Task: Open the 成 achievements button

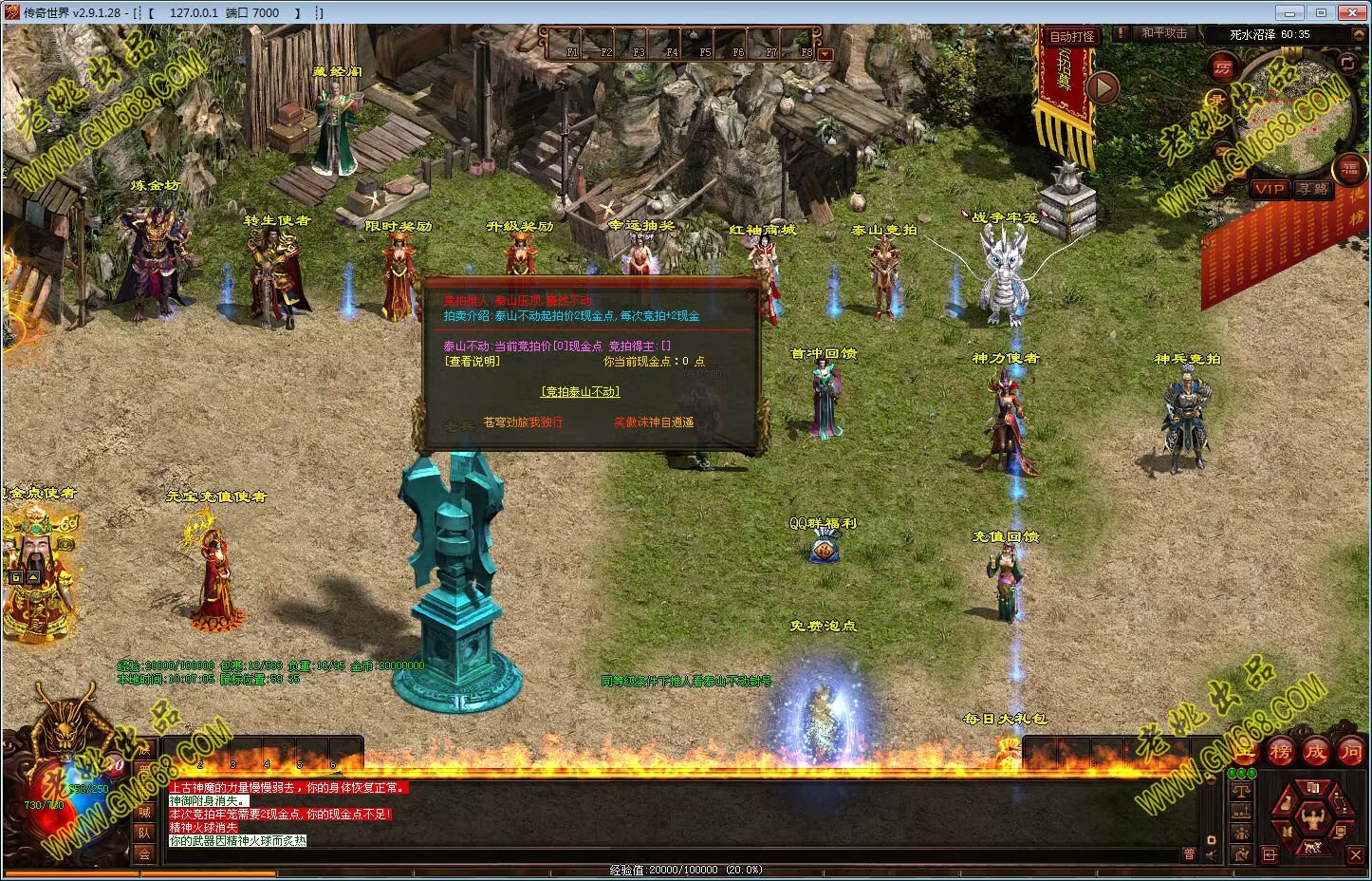Action: click(x=1315, y=750)
